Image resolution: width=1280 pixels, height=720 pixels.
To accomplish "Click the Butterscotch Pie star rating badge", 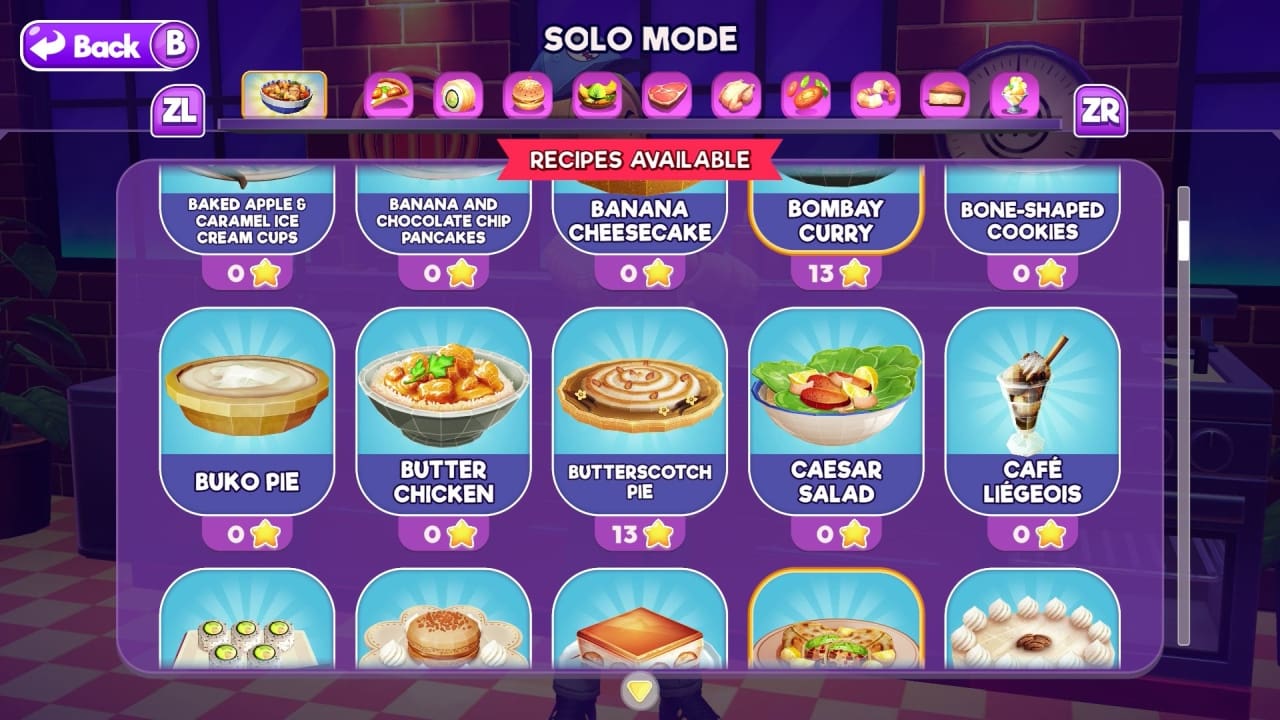I will (642, 533).
